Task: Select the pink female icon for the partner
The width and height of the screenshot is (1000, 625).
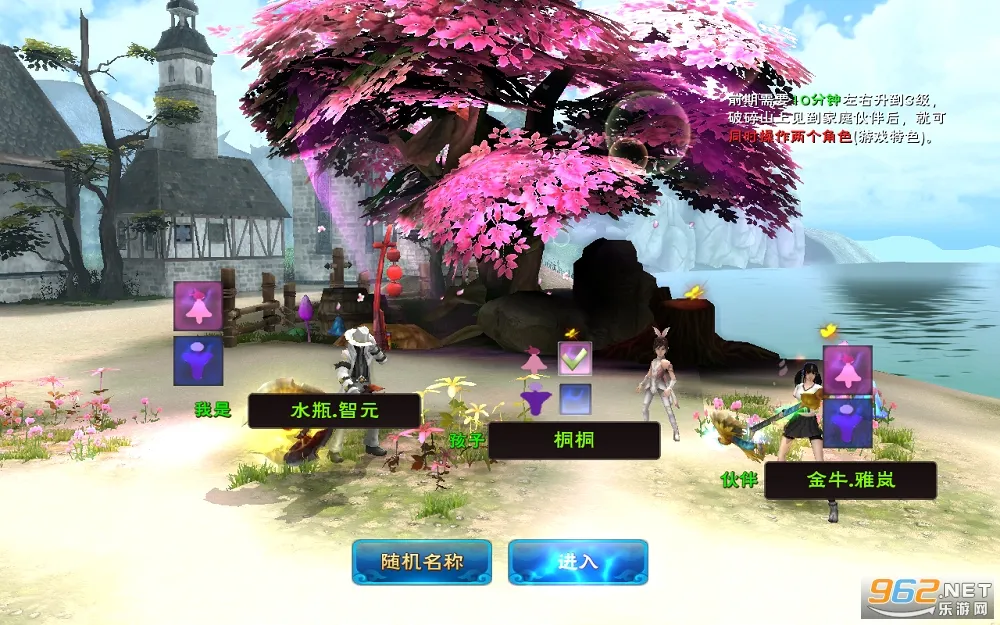Action: (848, 370)
